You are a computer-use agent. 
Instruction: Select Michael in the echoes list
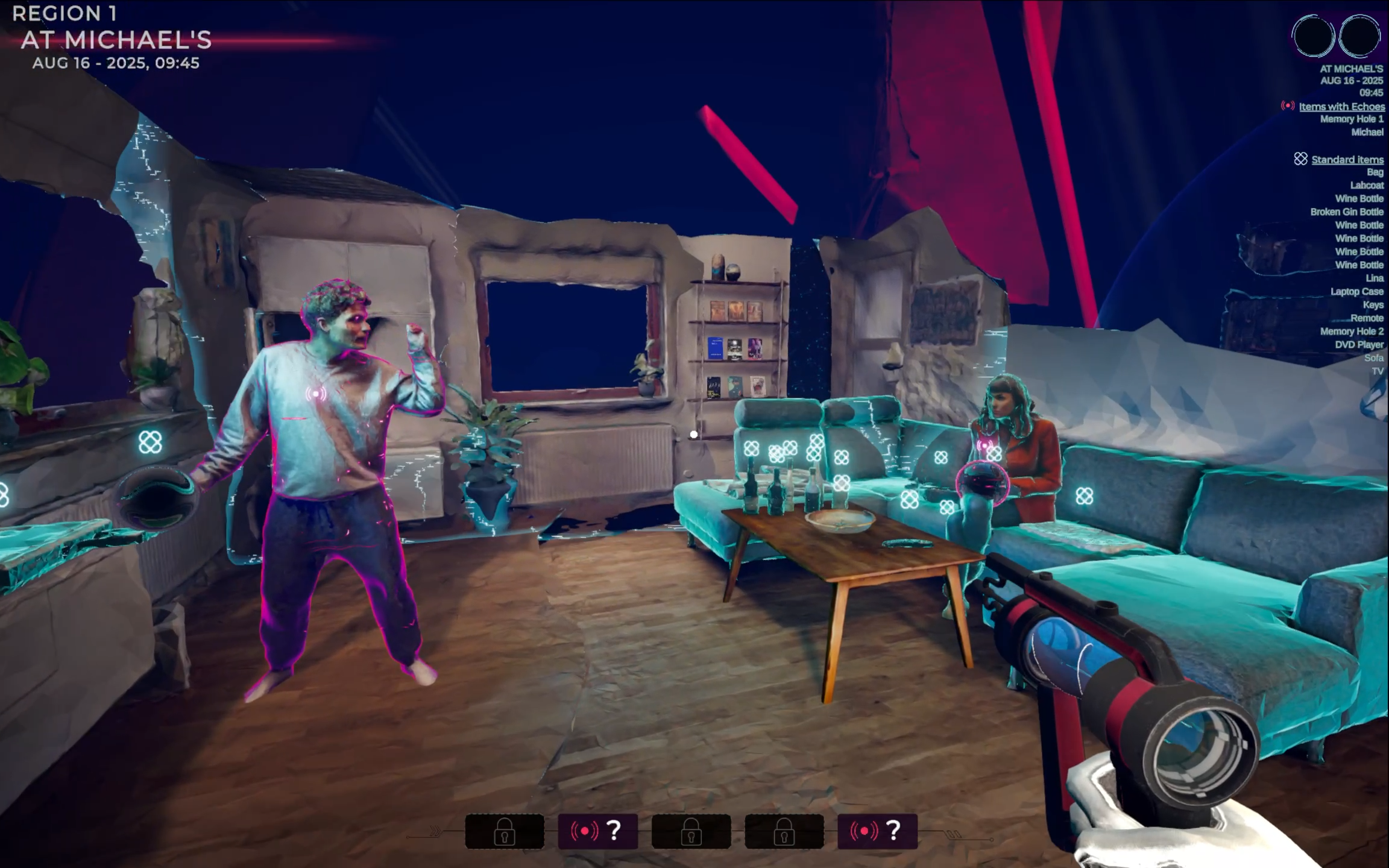(1367, 132)
